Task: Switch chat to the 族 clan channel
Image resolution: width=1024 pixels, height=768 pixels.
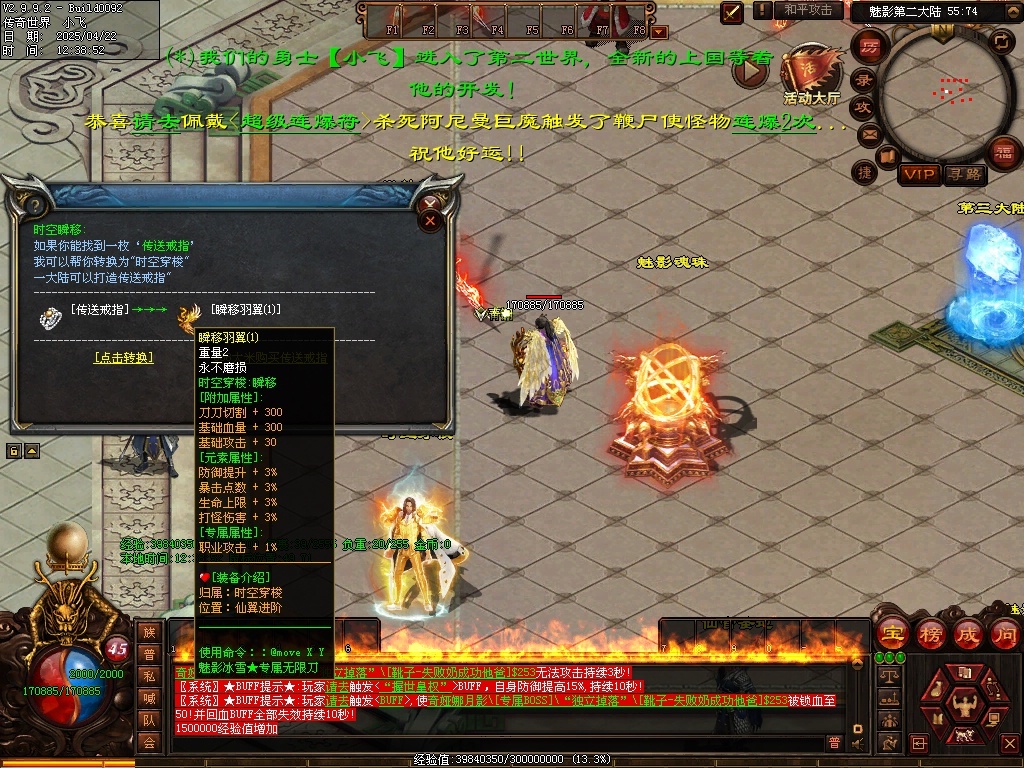Action: (149, 632)
